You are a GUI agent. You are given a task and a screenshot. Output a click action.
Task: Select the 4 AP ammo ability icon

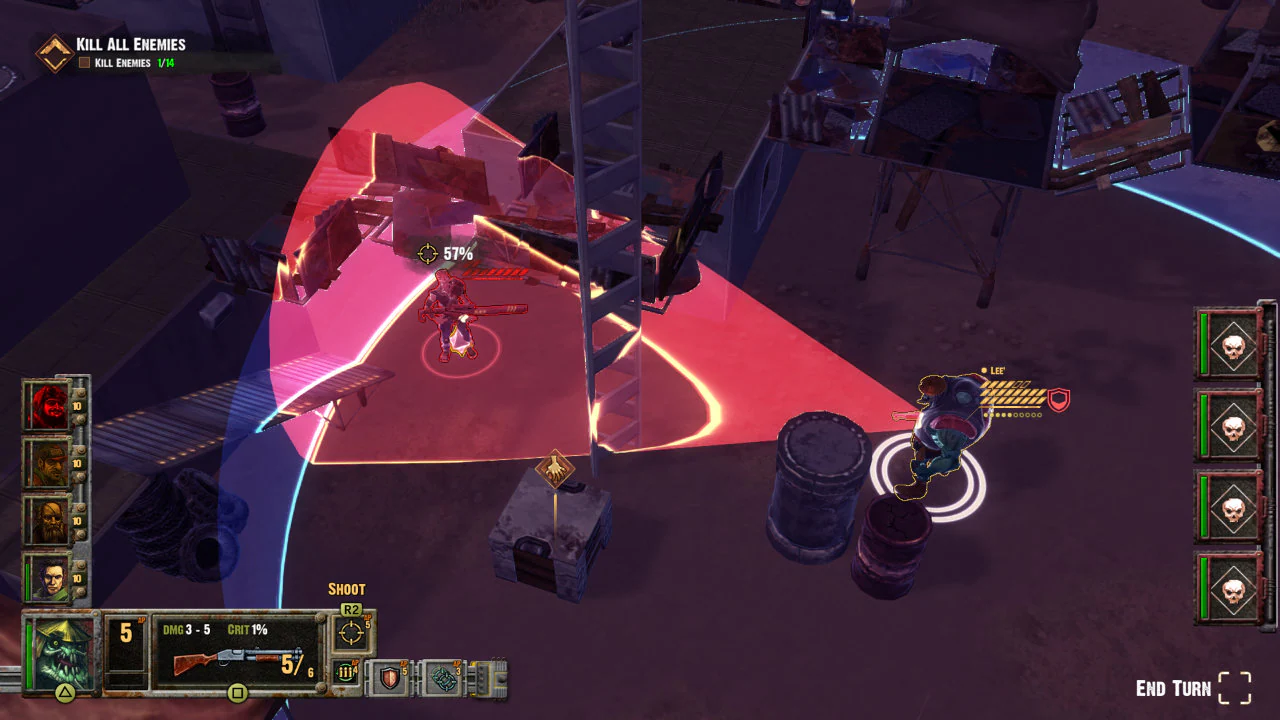346,675
